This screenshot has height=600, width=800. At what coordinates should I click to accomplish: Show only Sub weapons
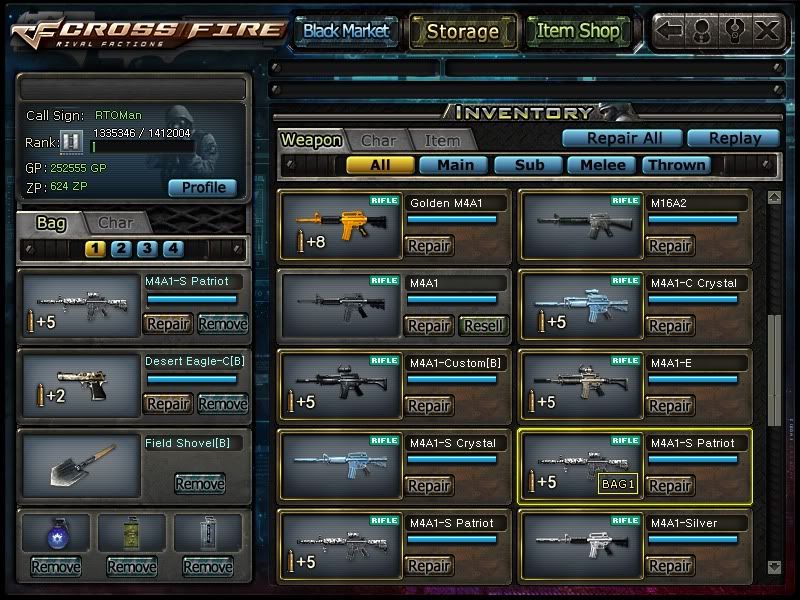tap(529, 165)
